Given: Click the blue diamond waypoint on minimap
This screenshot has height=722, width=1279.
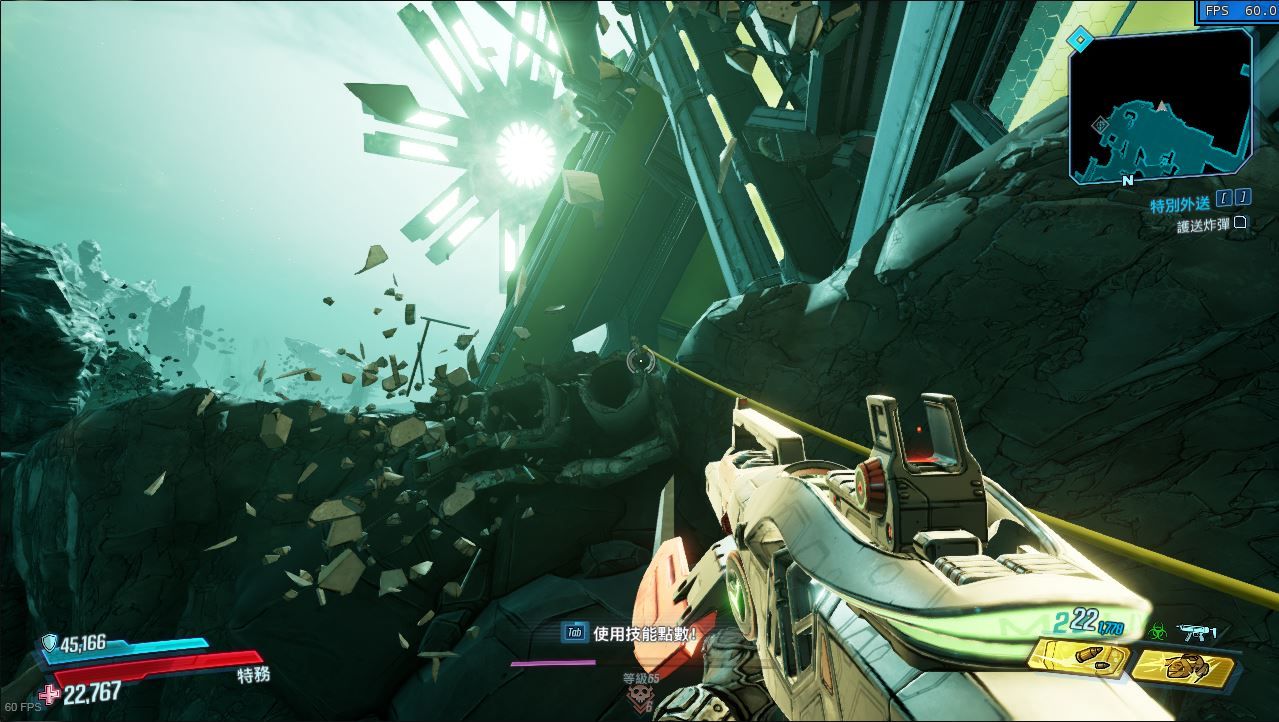Looking at the screenshot, I should click(1079, 40).
